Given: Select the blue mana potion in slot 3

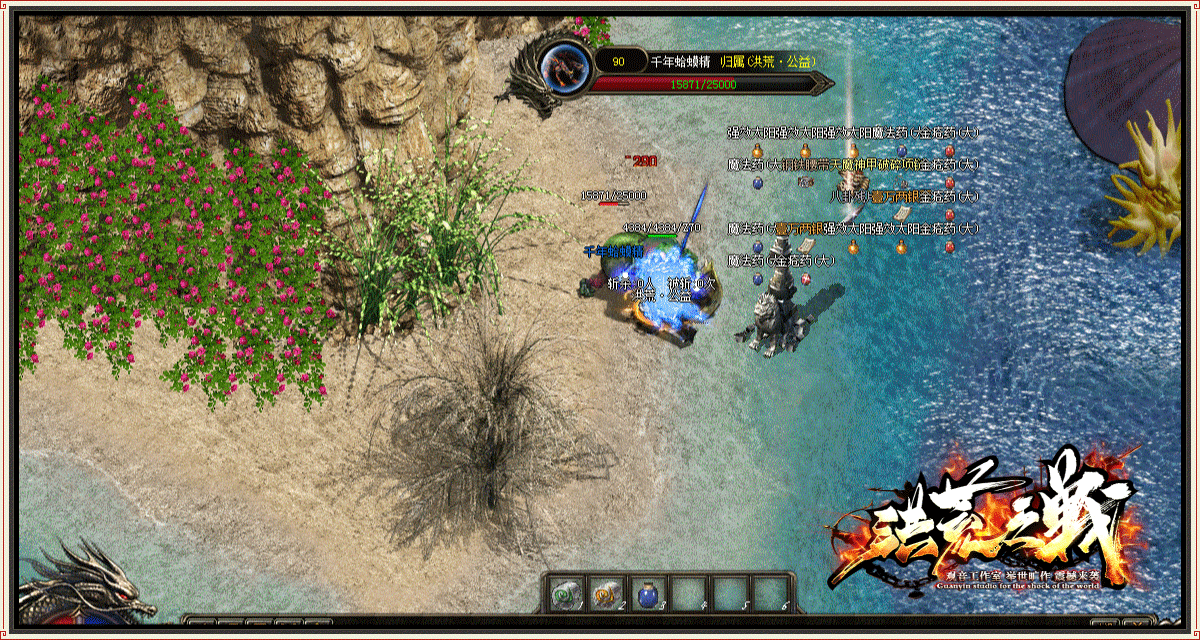Looking at the screenshot, I should (647, 594).
